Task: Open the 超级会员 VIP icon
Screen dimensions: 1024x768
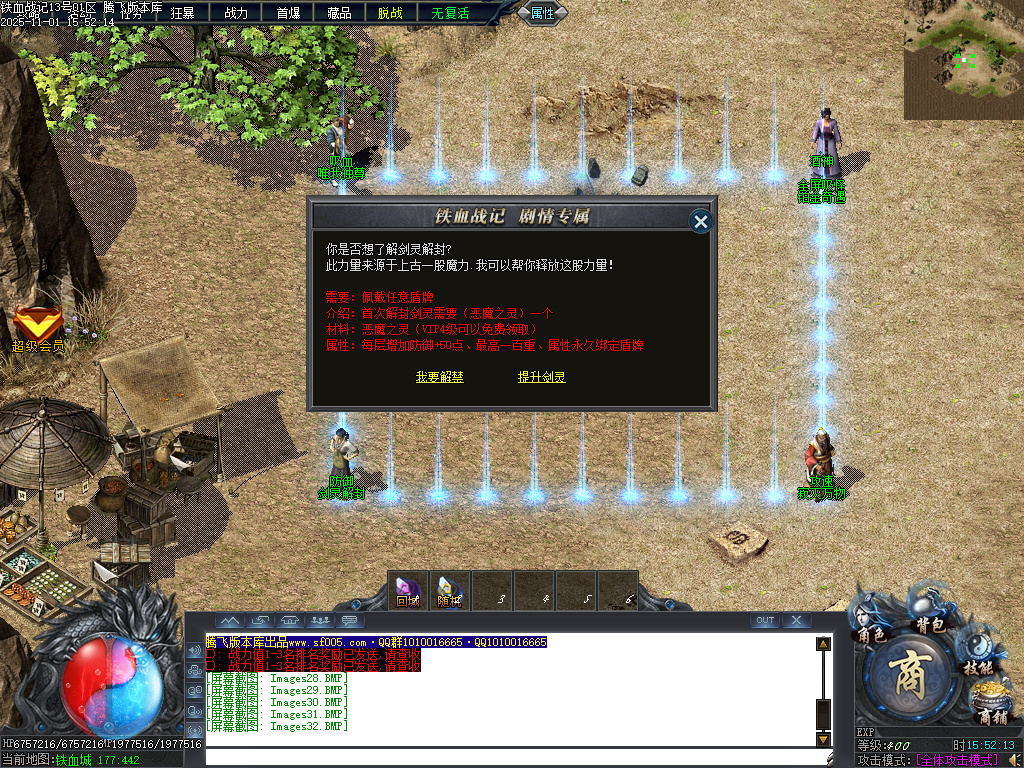Action: point(38,328)
